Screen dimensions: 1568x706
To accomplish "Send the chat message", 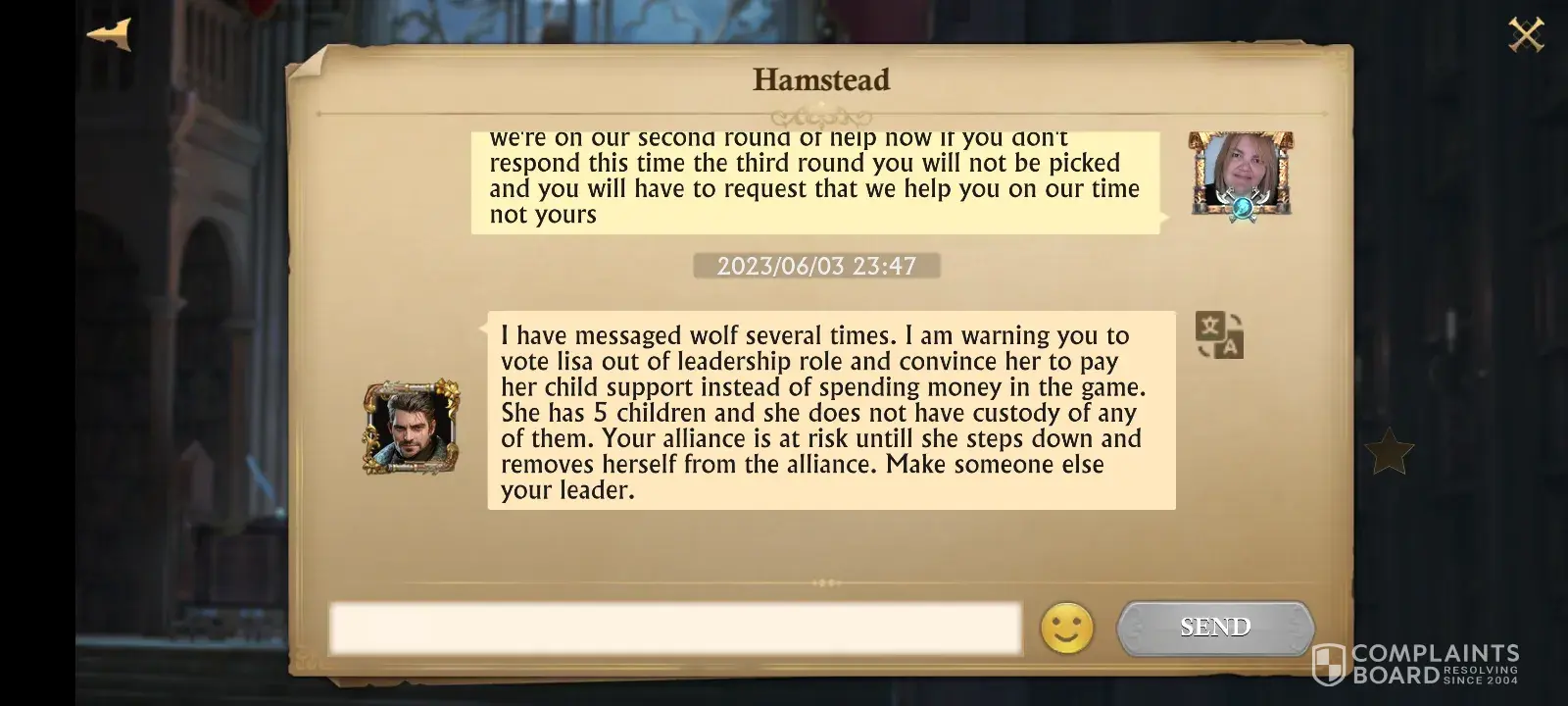I will click(1215, 628).
